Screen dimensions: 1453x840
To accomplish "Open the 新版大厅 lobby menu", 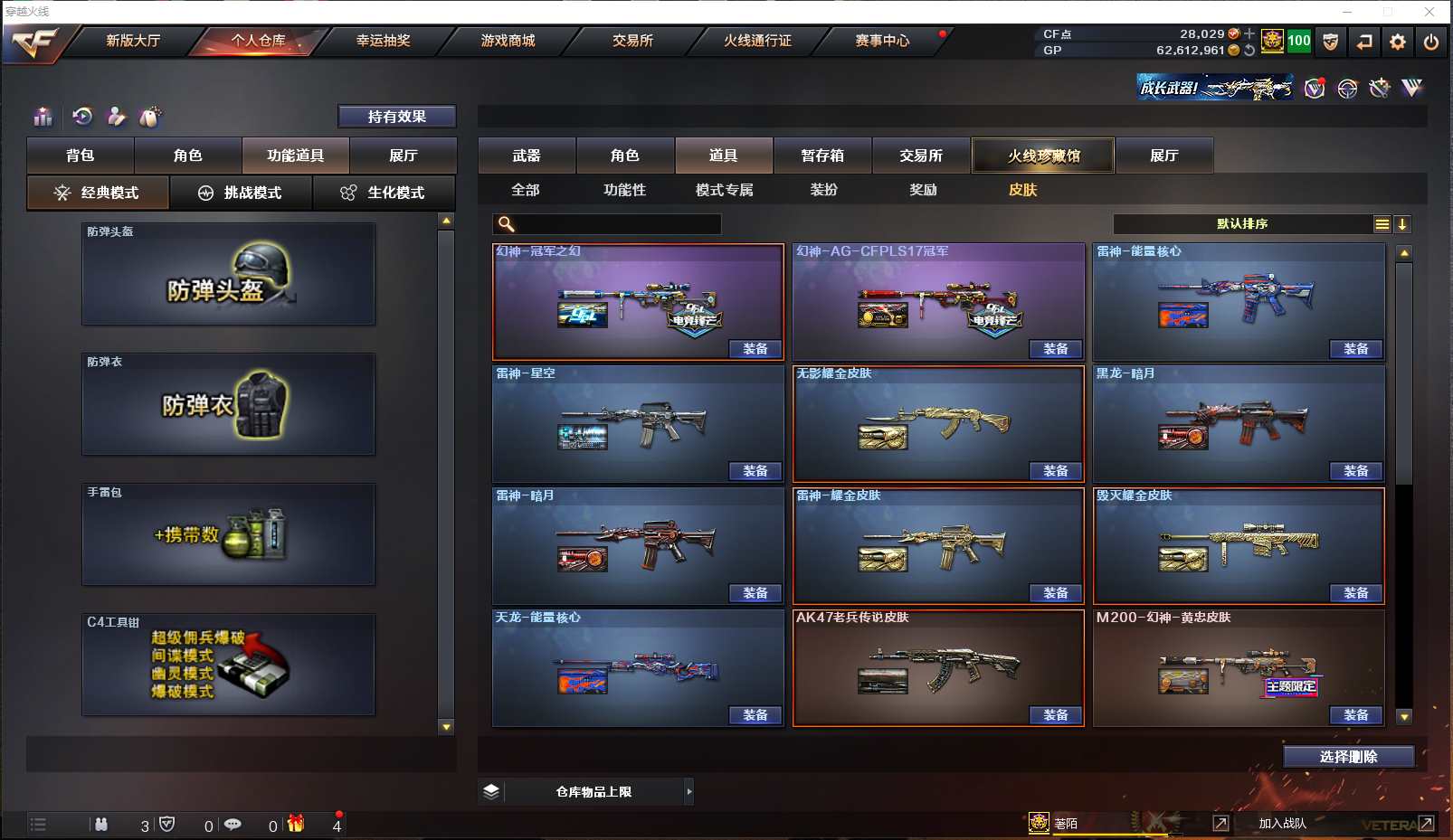I will coord(133,41).
